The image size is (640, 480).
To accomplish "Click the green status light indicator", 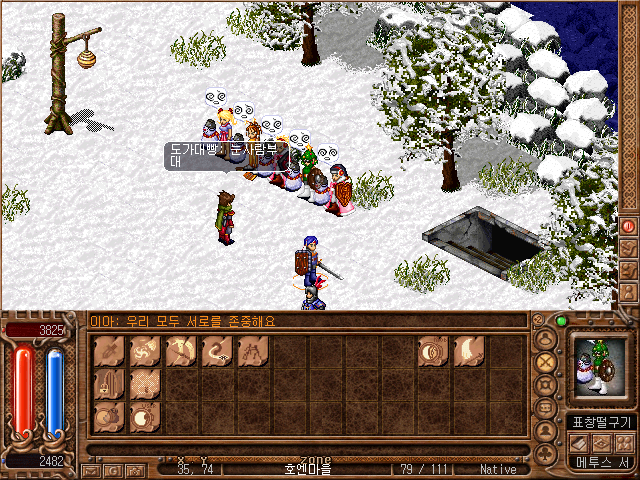I will coord(561,322).
